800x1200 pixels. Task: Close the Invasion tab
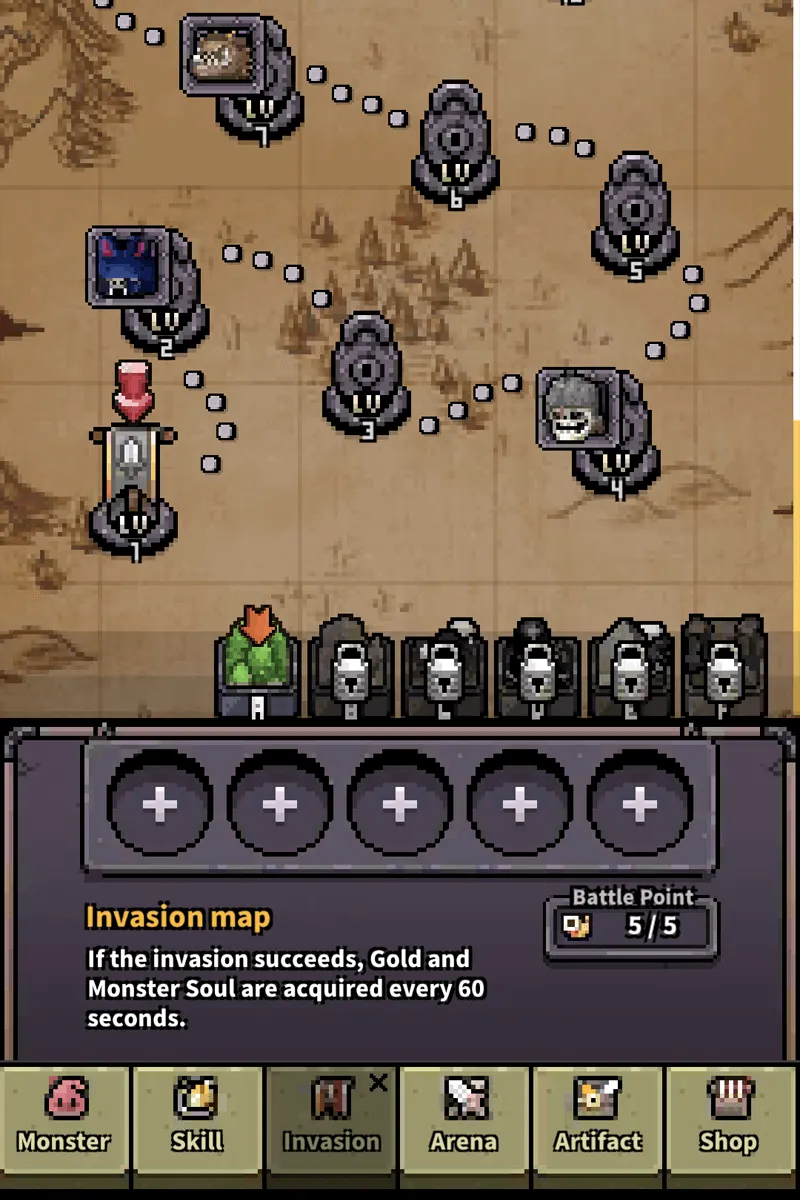pyautogui.click(x=378, y=1083)
